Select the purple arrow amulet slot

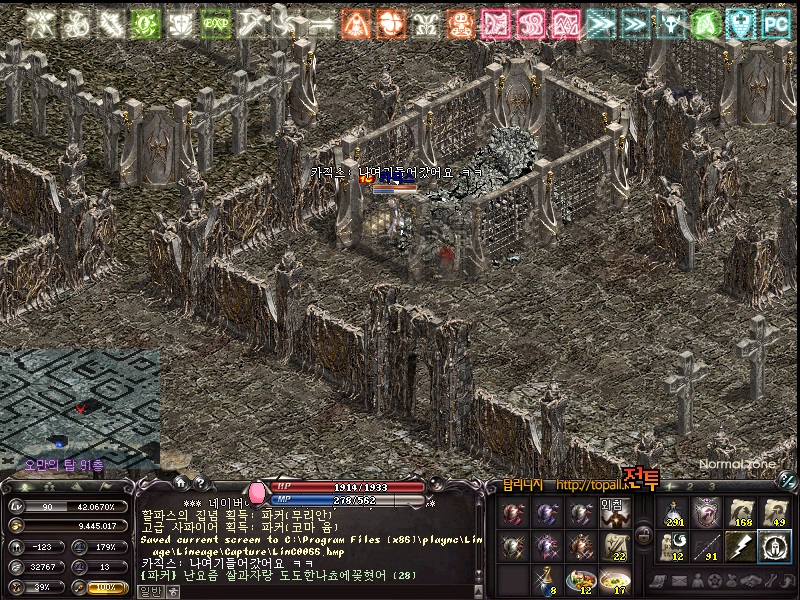tap(707, 514)
